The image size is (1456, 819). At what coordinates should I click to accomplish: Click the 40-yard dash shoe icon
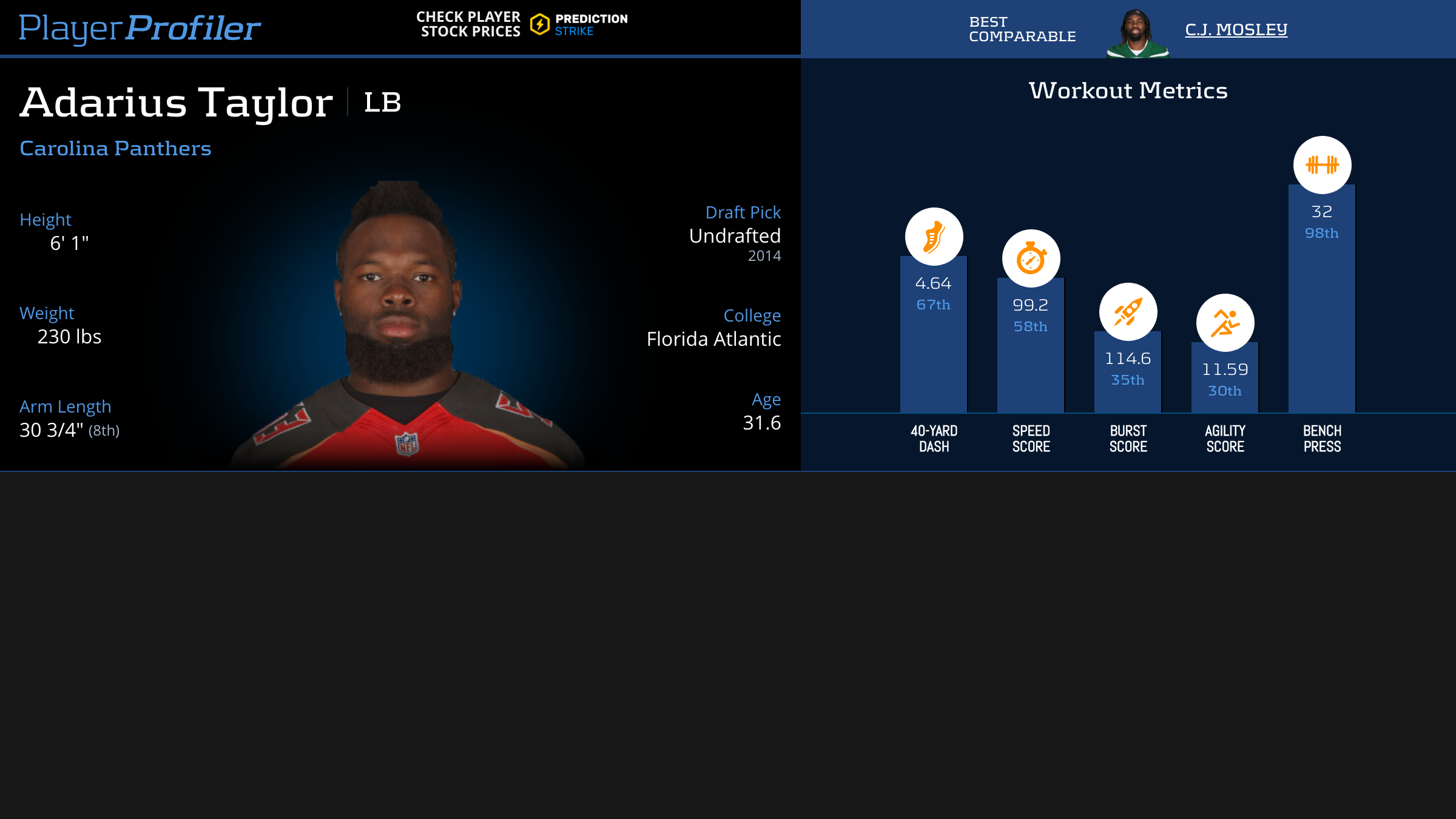pos(934,237)
